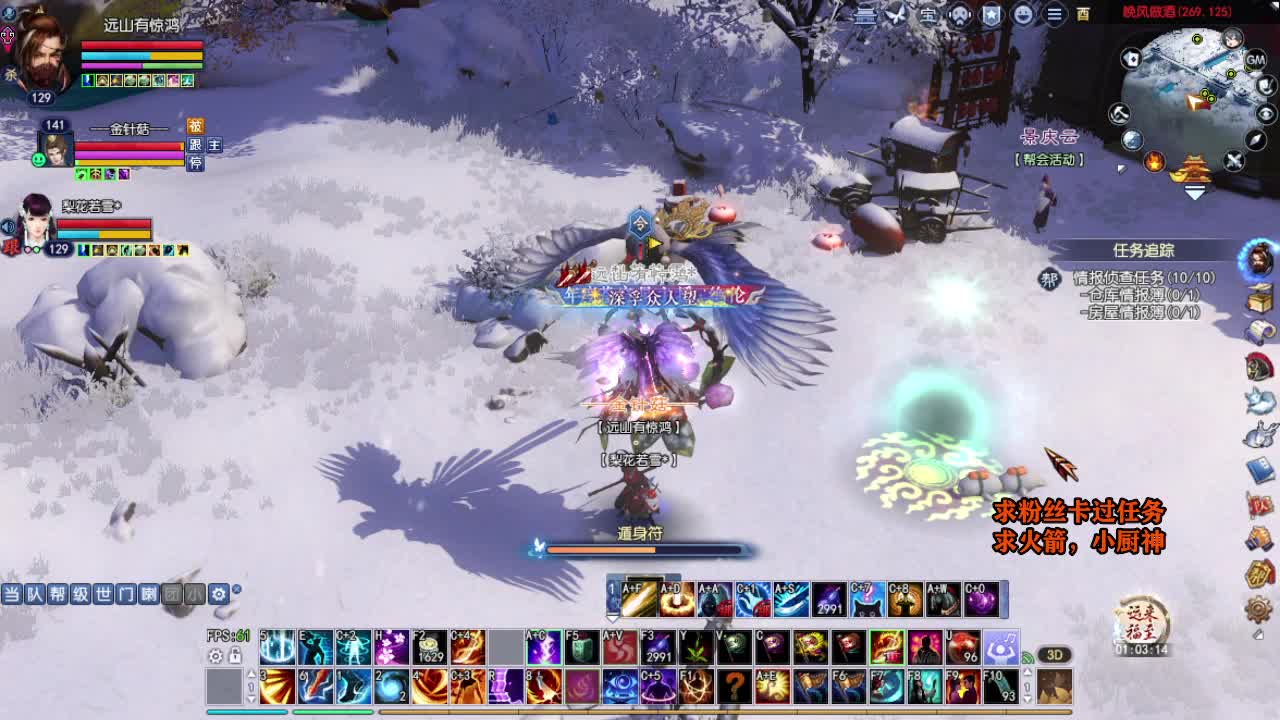Select the 仓库情报簿 quest objective
Viewport: 1280px width, 720px height.
(x=1139, y=295)
